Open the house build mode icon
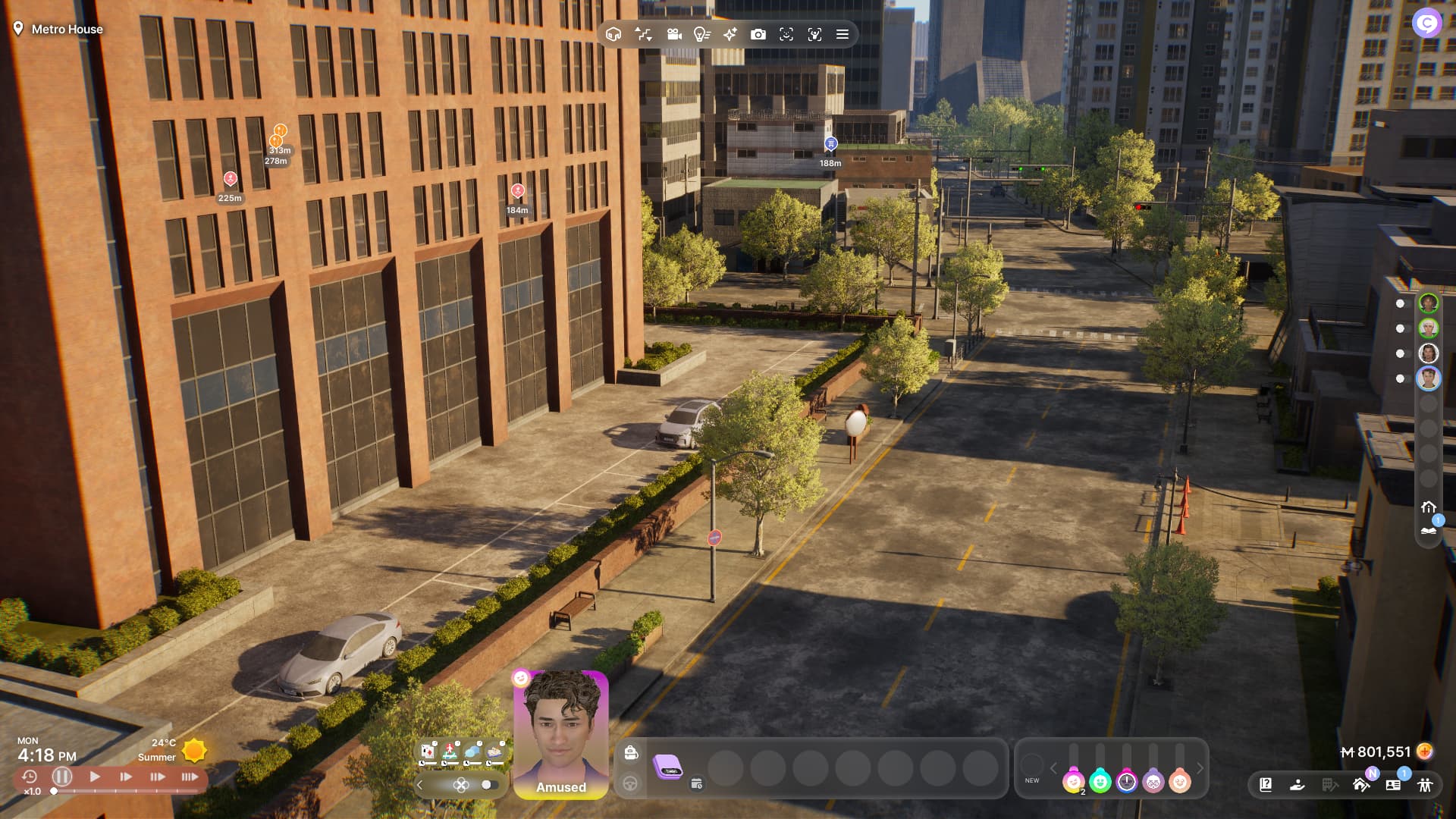Viewport: 1456px width, 819px height. click(x=1361, y=785)
